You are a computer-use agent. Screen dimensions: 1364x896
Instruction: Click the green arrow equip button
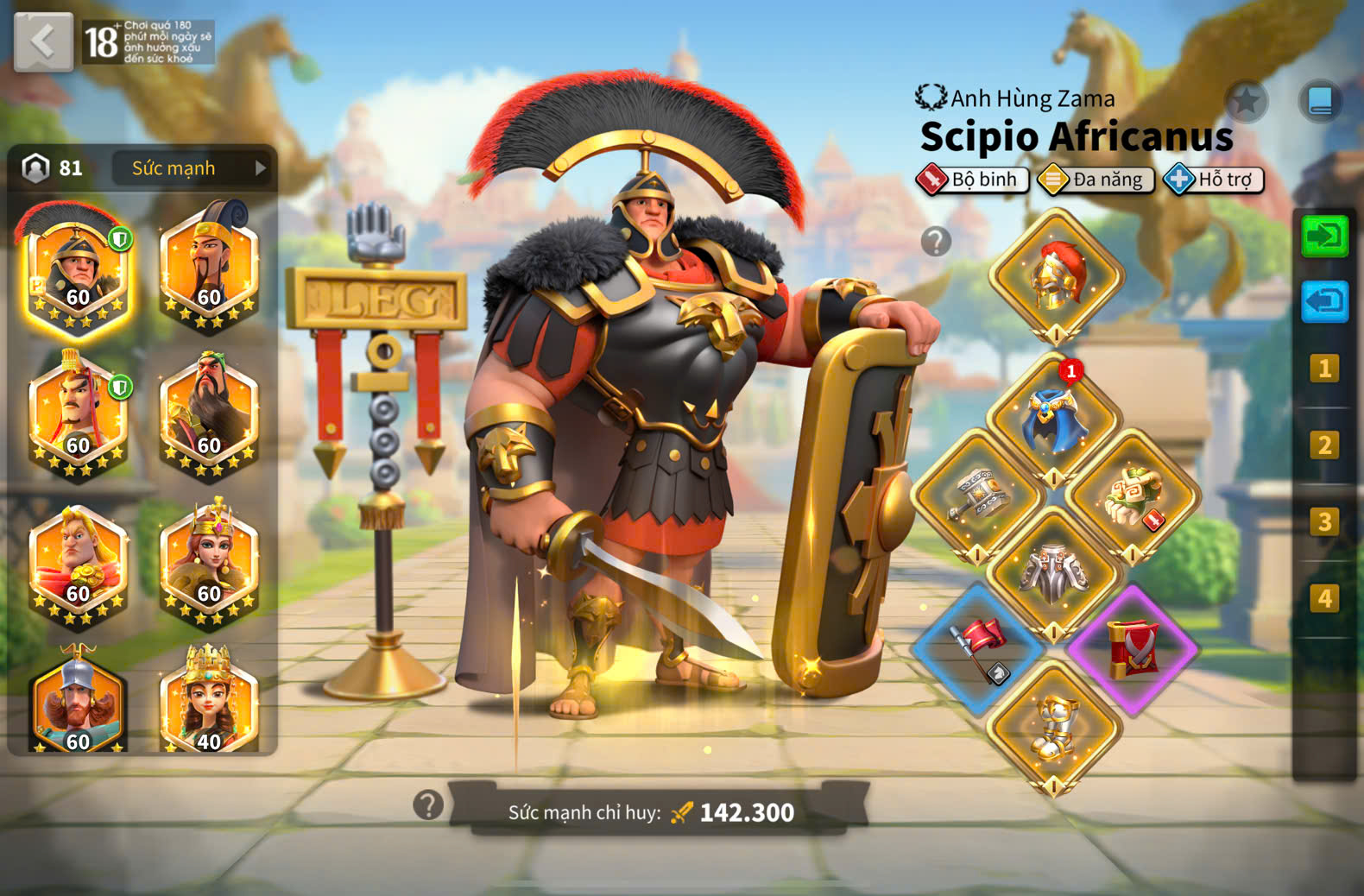click(1324, 237)
